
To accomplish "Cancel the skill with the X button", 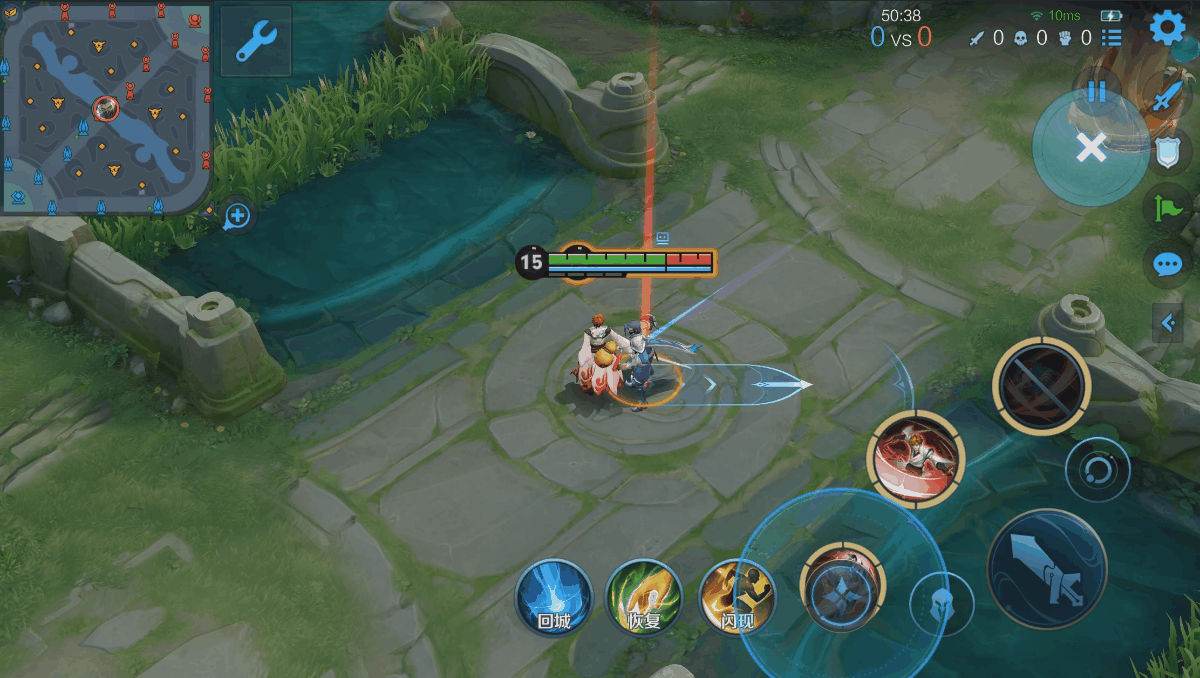I will coord(1091,148).
